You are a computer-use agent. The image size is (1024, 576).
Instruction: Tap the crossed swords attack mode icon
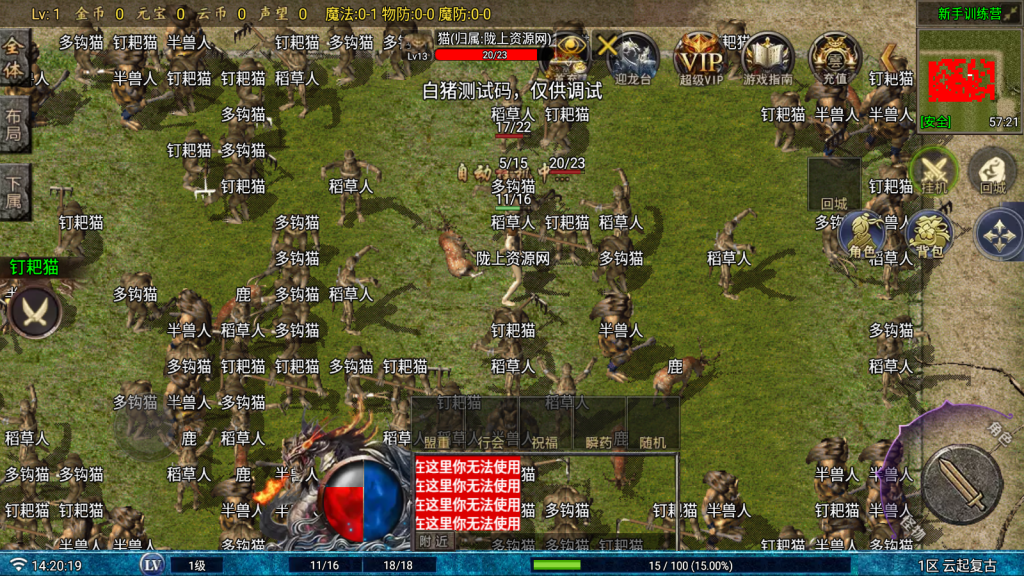(x=36, y=312)
